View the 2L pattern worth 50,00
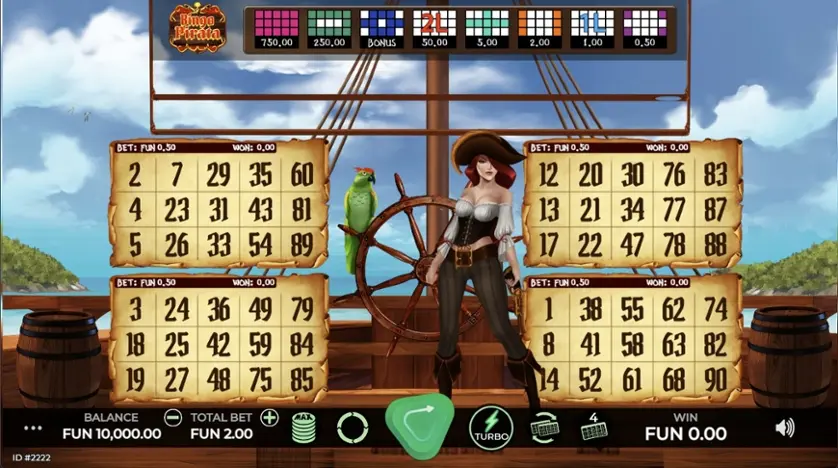Viewport: 838px width, 468px height. [x=434, y=28]
